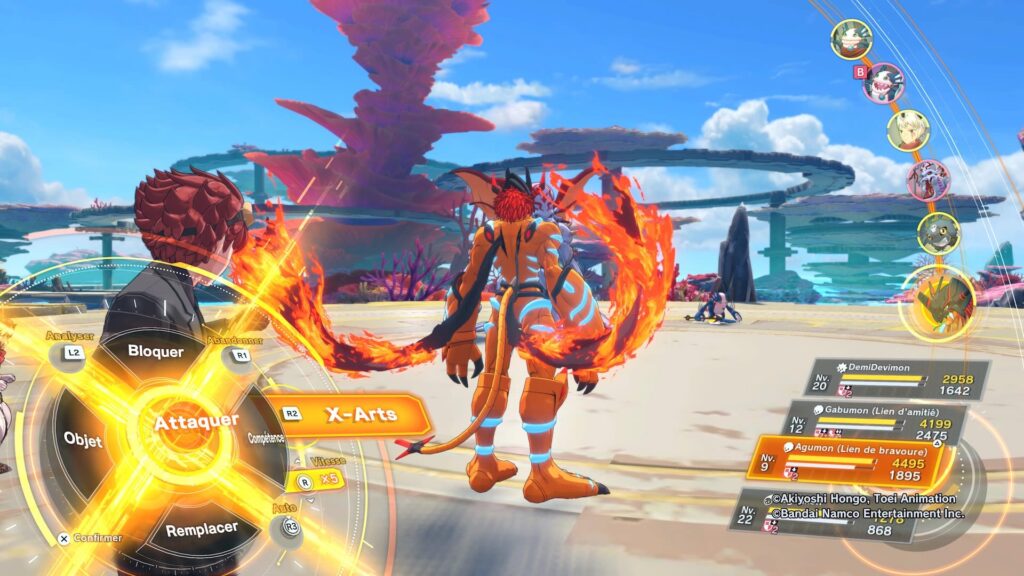This screenshot has width=1024, height=576.
Task: Activate the X-Arts button
Action: tap(360, 414)
